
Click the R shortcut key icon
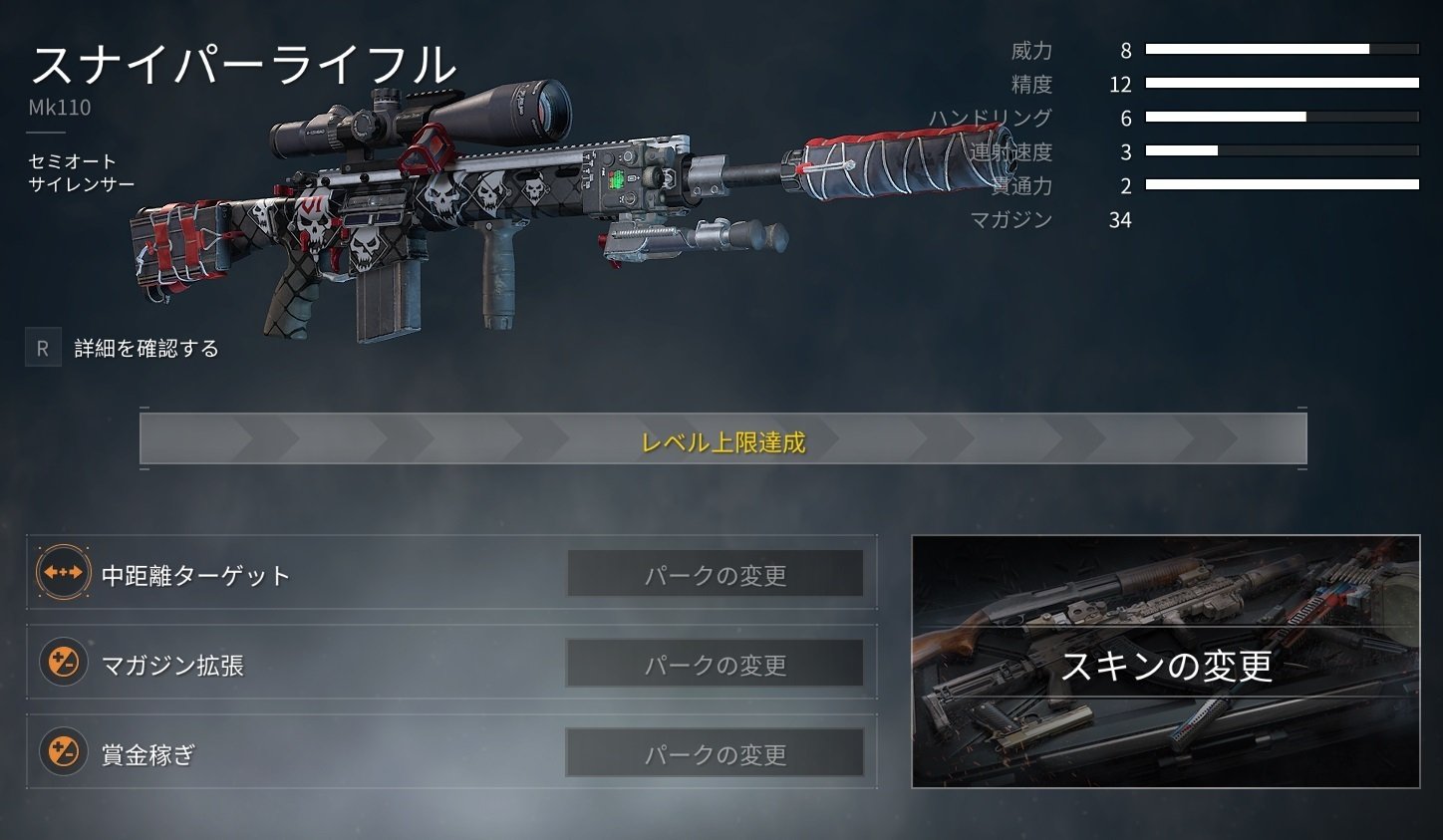[42, 348]
